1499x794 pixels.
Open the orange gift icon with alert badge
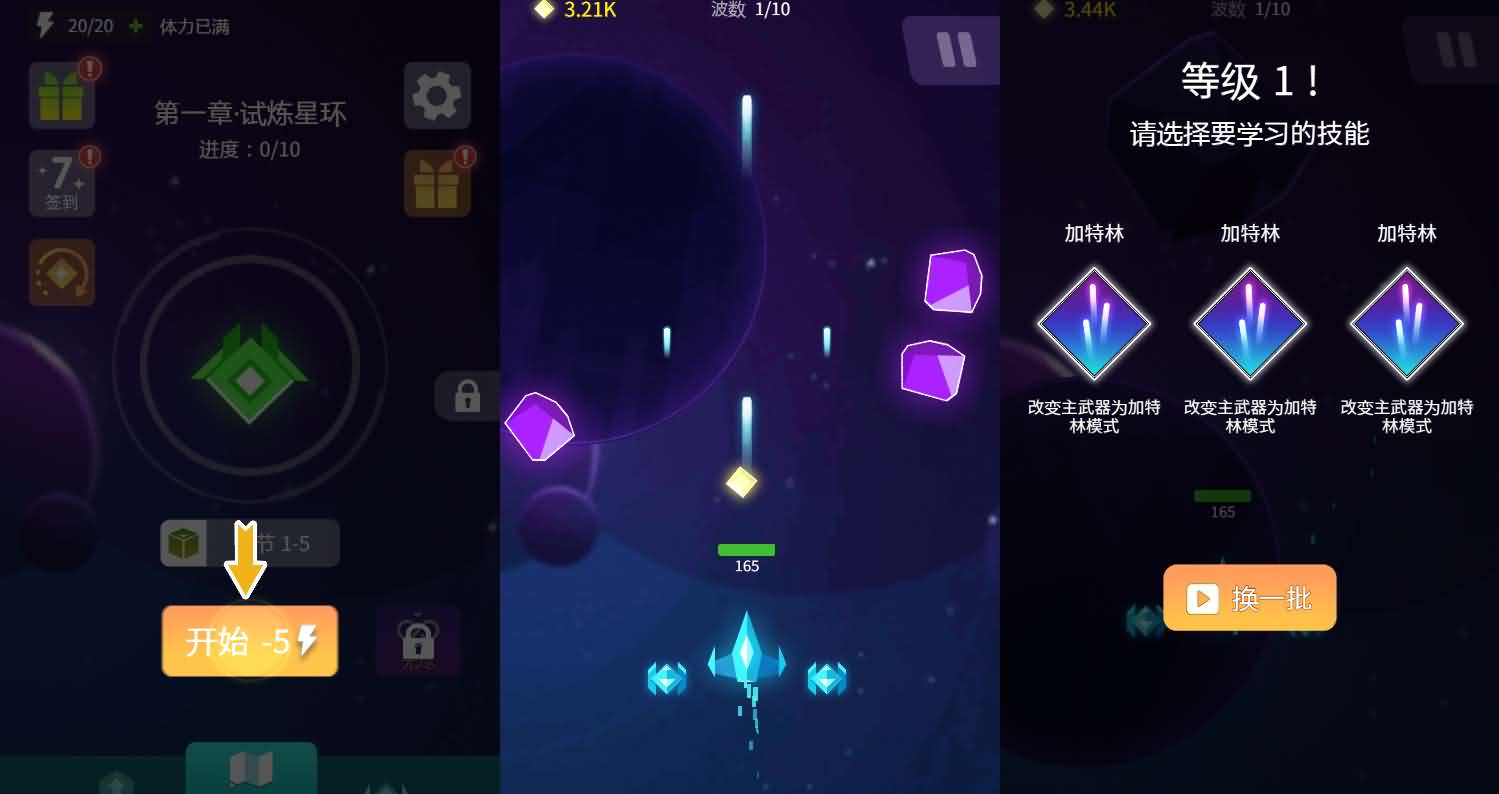click(437, 185)
